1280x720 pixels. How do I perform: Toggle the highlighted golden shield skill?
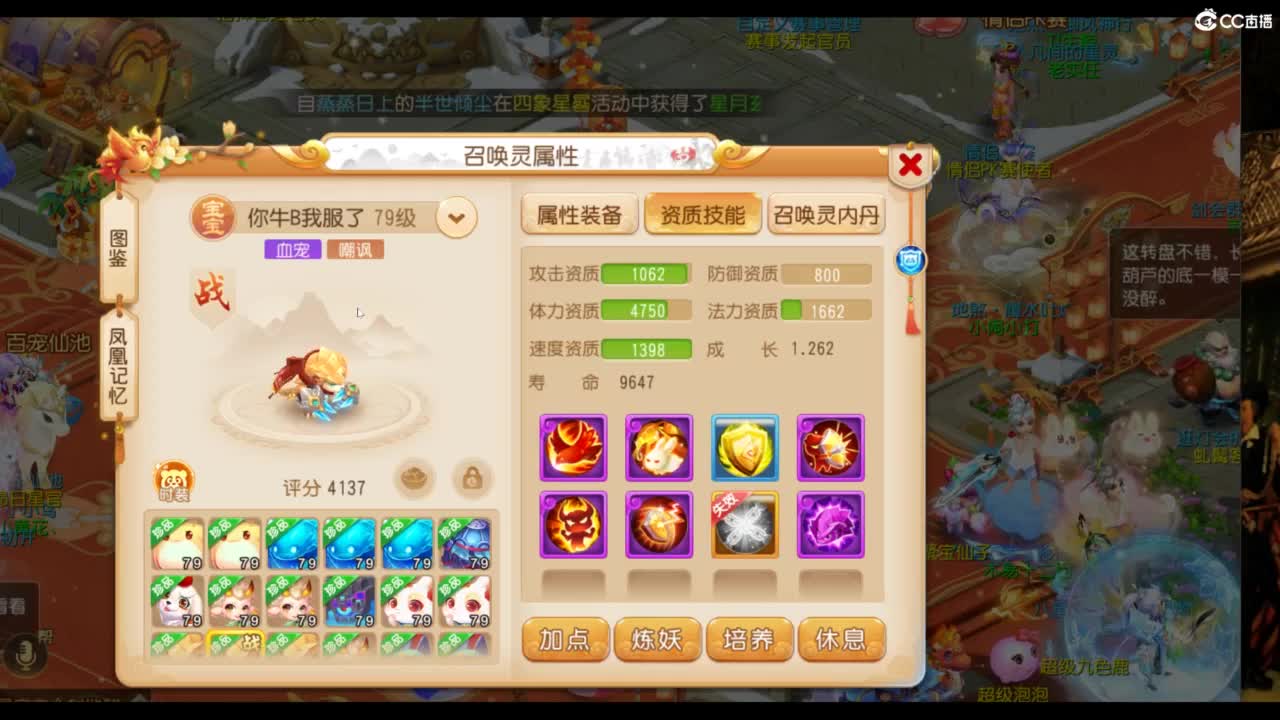click(x=745, y=448)
